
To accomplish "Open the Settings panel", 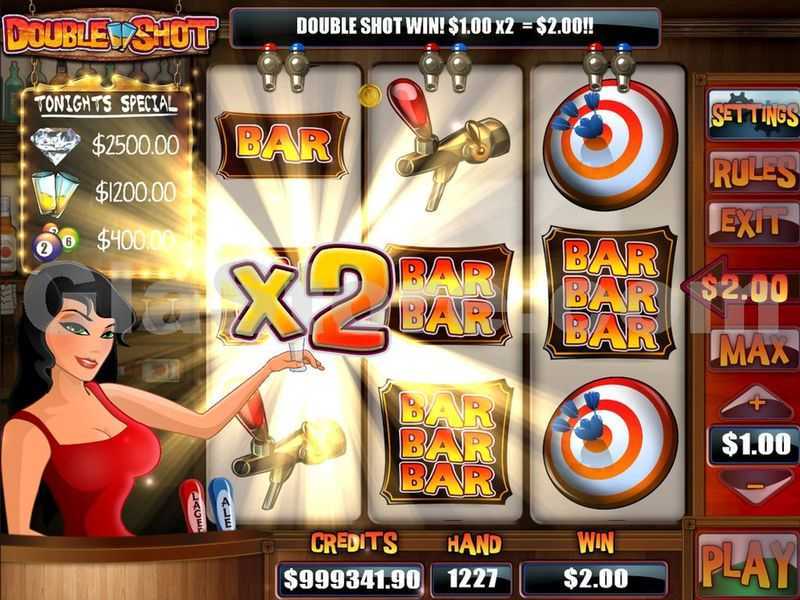I will click(x=753, y=117).
